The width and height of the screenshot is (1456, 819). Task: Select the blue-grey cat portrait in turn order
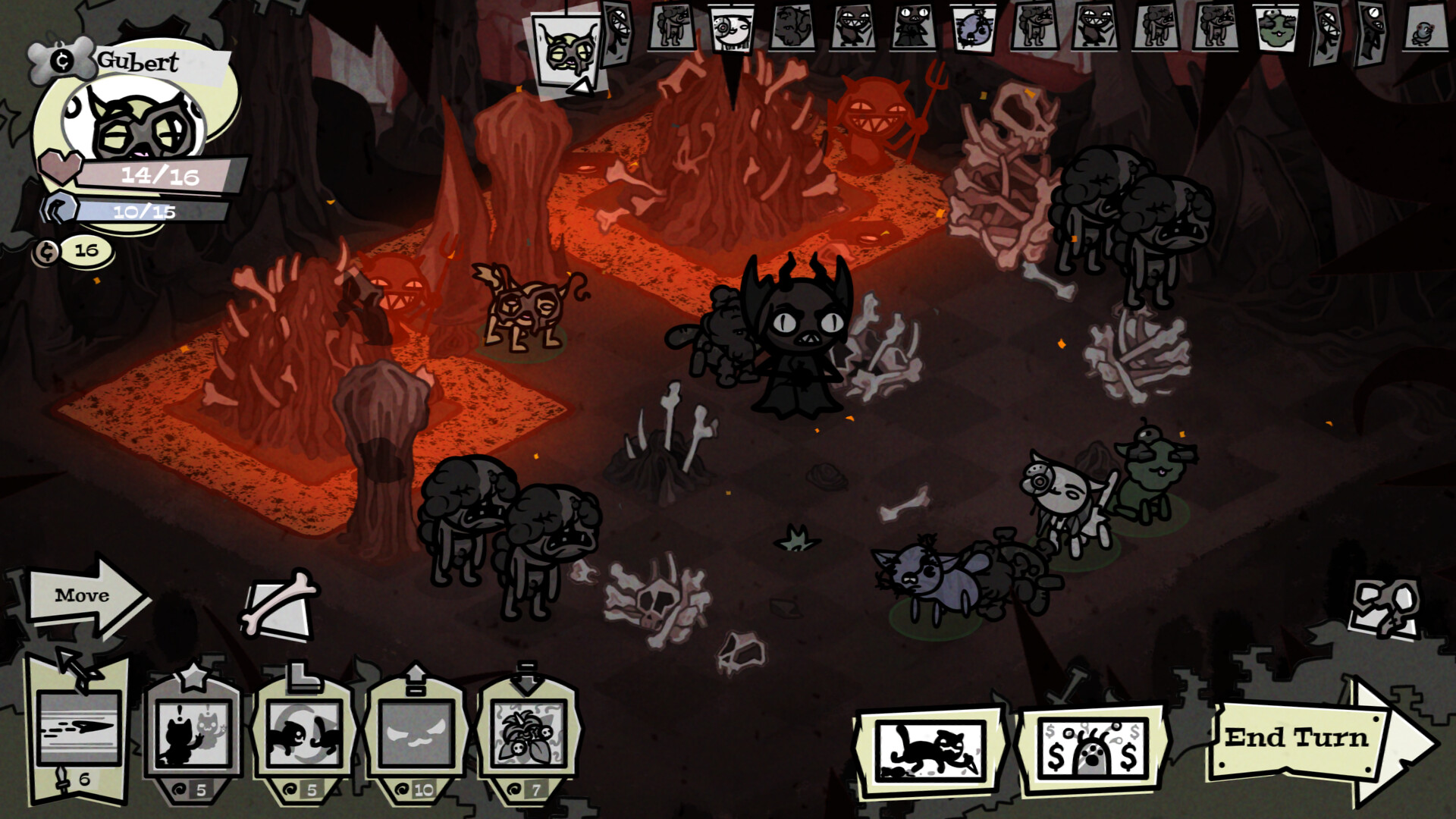click(x=974, y=29)
